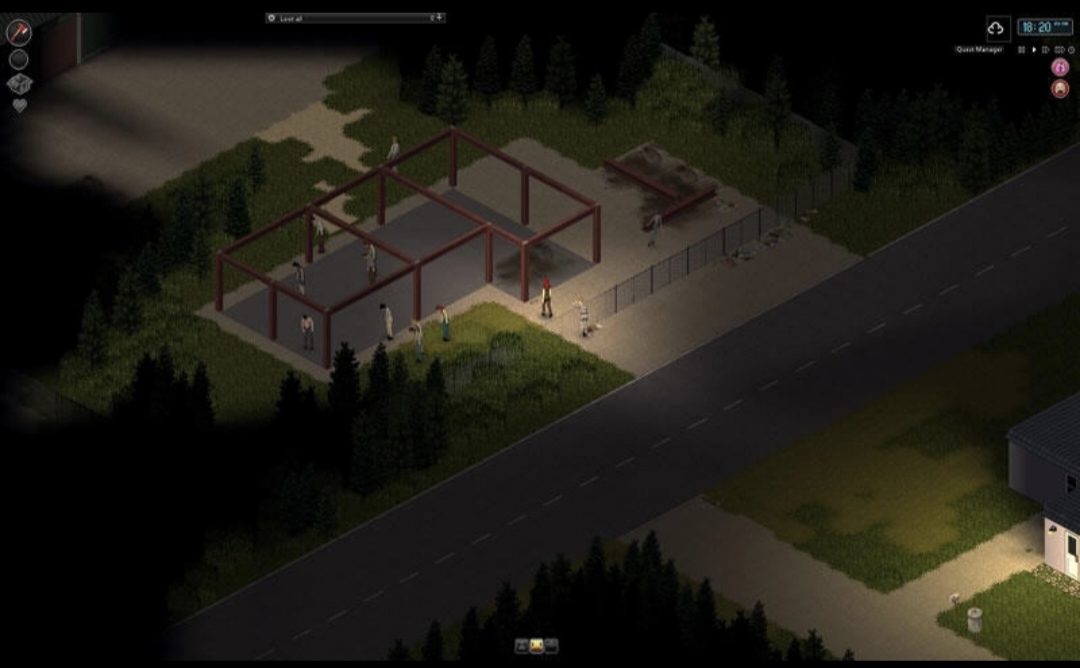Pause the game speed

[x=1022, y=49]
